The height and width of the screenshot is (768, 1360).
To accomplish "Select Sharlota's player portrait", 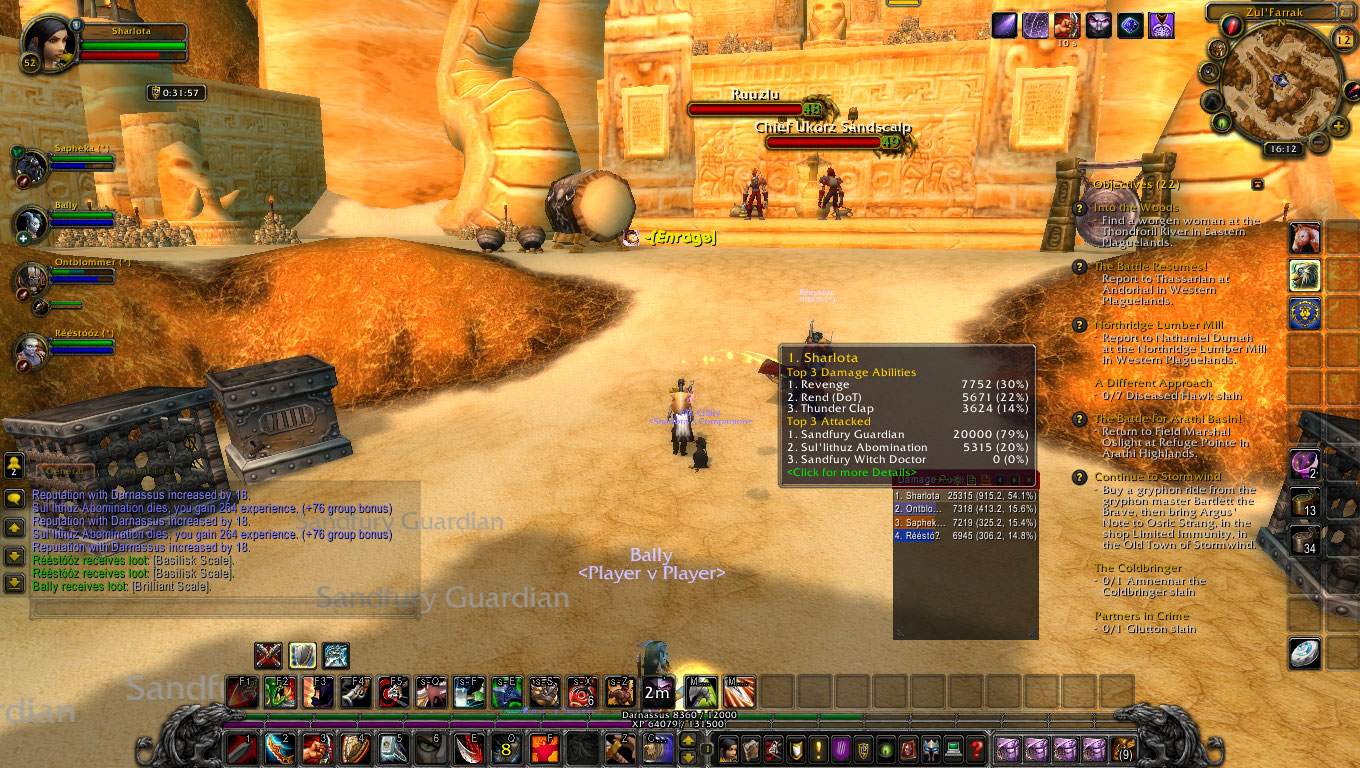I will pos(43,41).
